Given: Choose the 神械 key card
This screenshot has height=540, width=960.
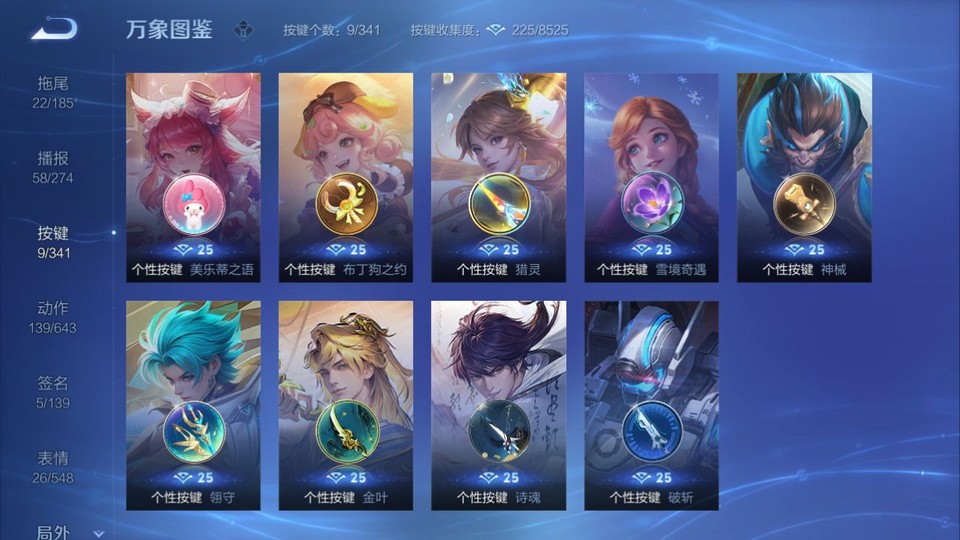Looking at the screenshot, I should (804, 177).
